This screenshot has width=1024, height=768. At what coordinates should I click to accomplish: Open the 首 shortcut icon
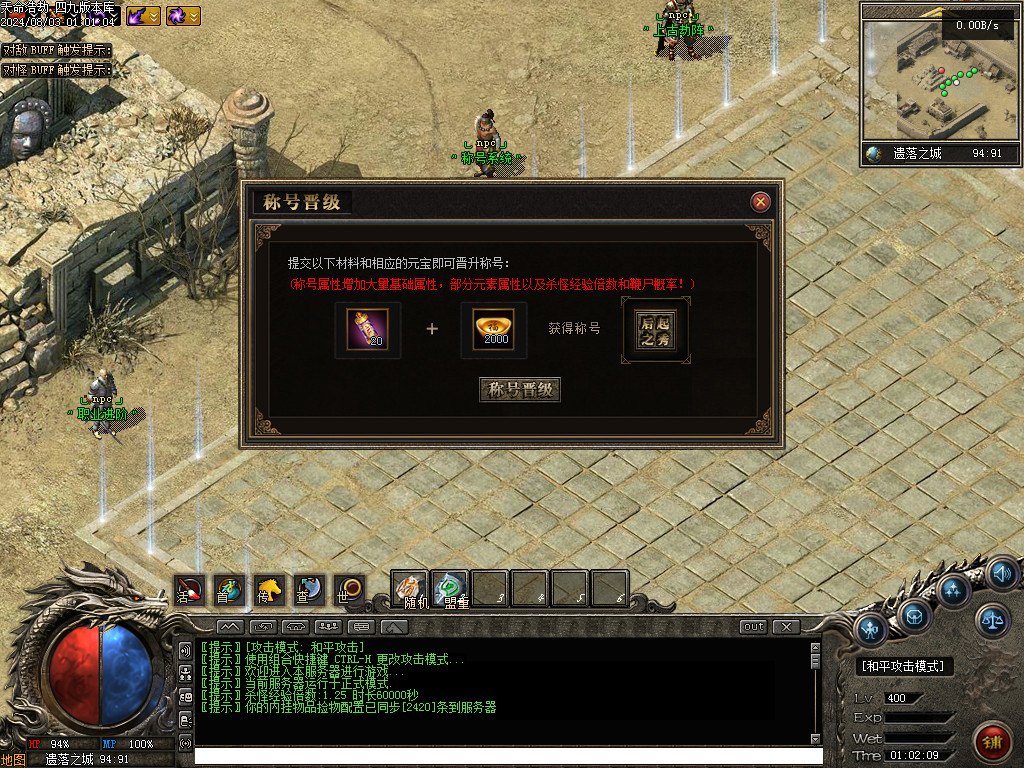click(x=229, y=590)
